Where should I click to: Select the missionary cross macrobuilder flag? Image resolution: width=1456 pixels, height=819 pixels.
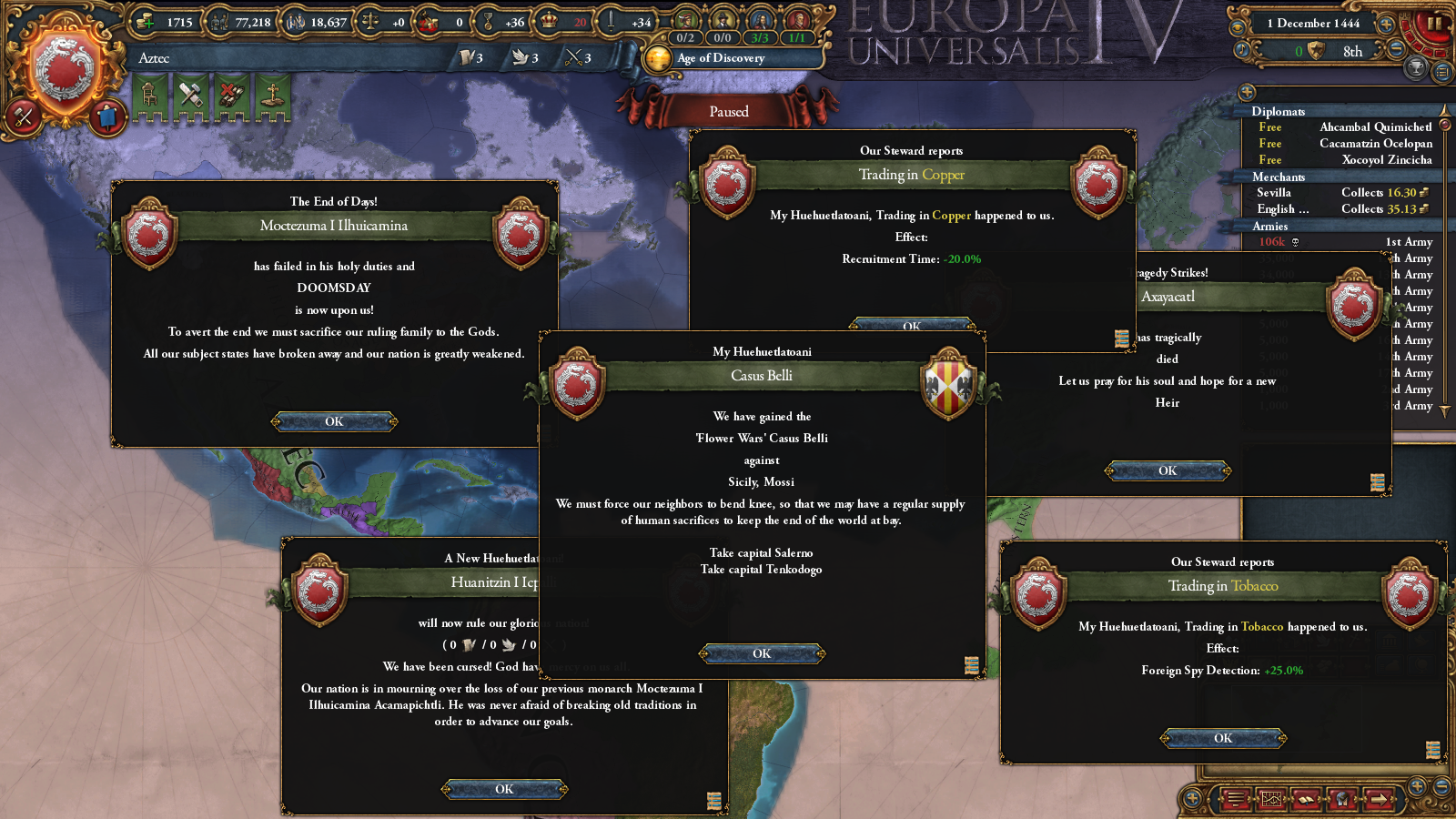[271, 96]
